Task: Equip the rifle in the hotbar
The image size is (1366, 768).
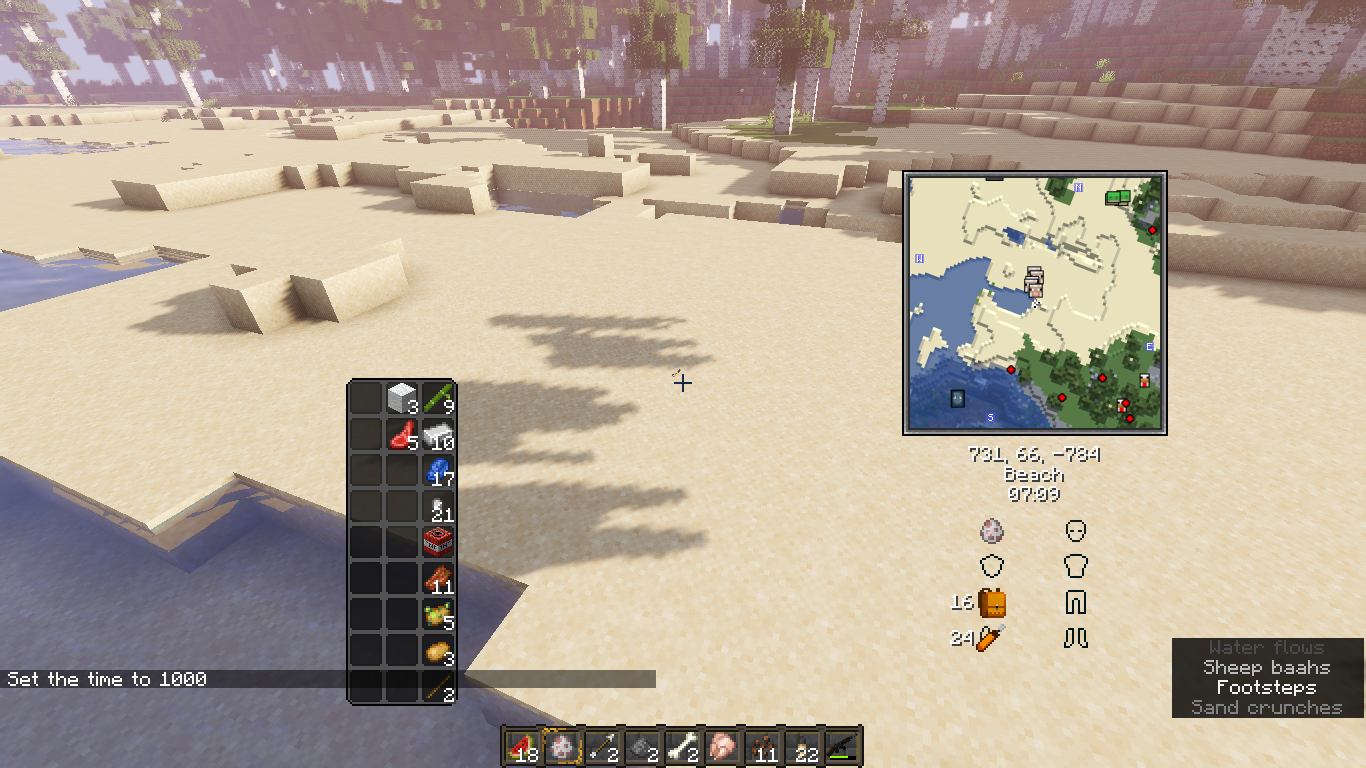Action: pyautogui.click(x=841, y=746)
